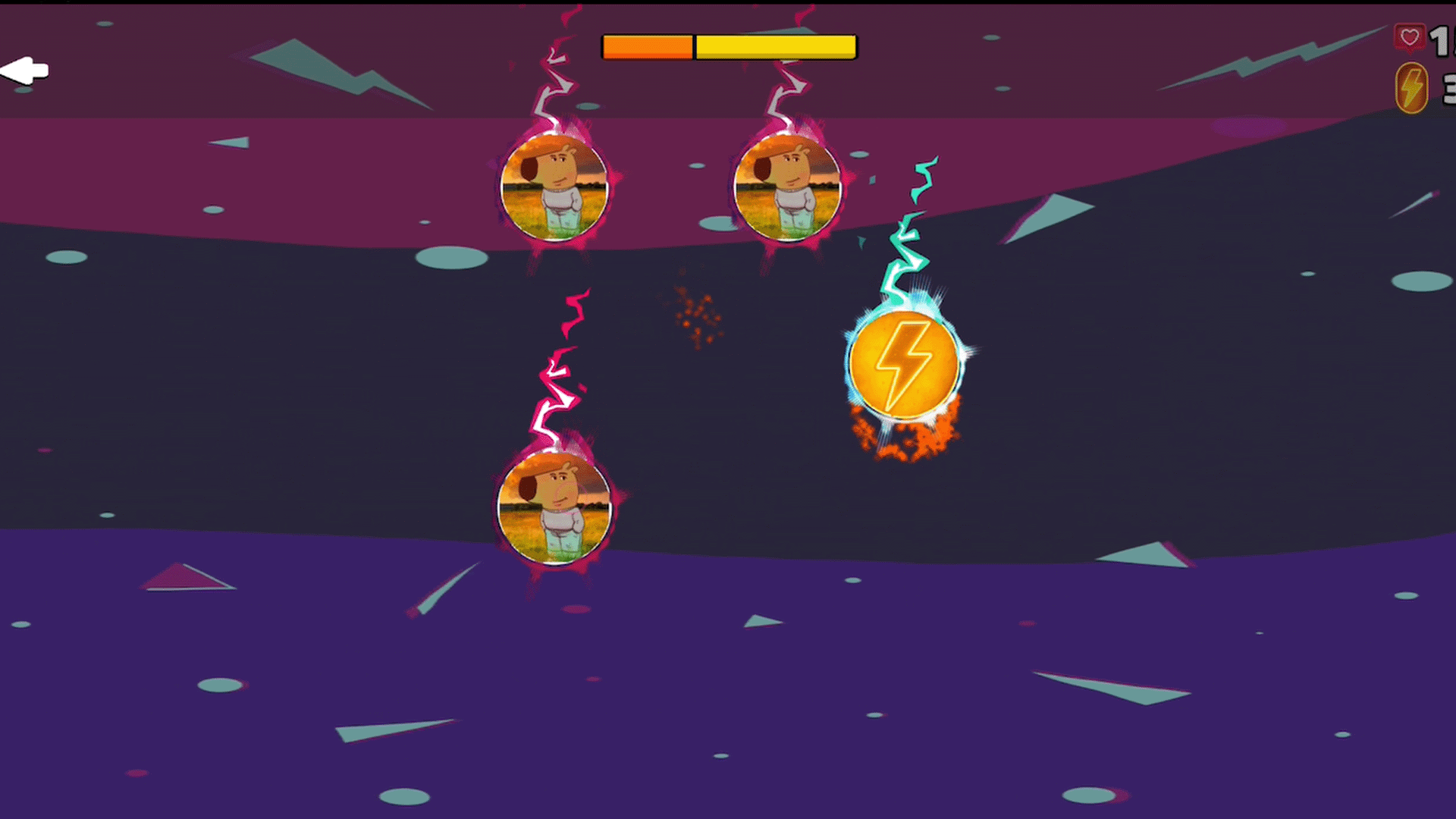Click the pink lightning trail above the left bubble
The width and height of the screenshot is (1456, 819).
point(555,83)
